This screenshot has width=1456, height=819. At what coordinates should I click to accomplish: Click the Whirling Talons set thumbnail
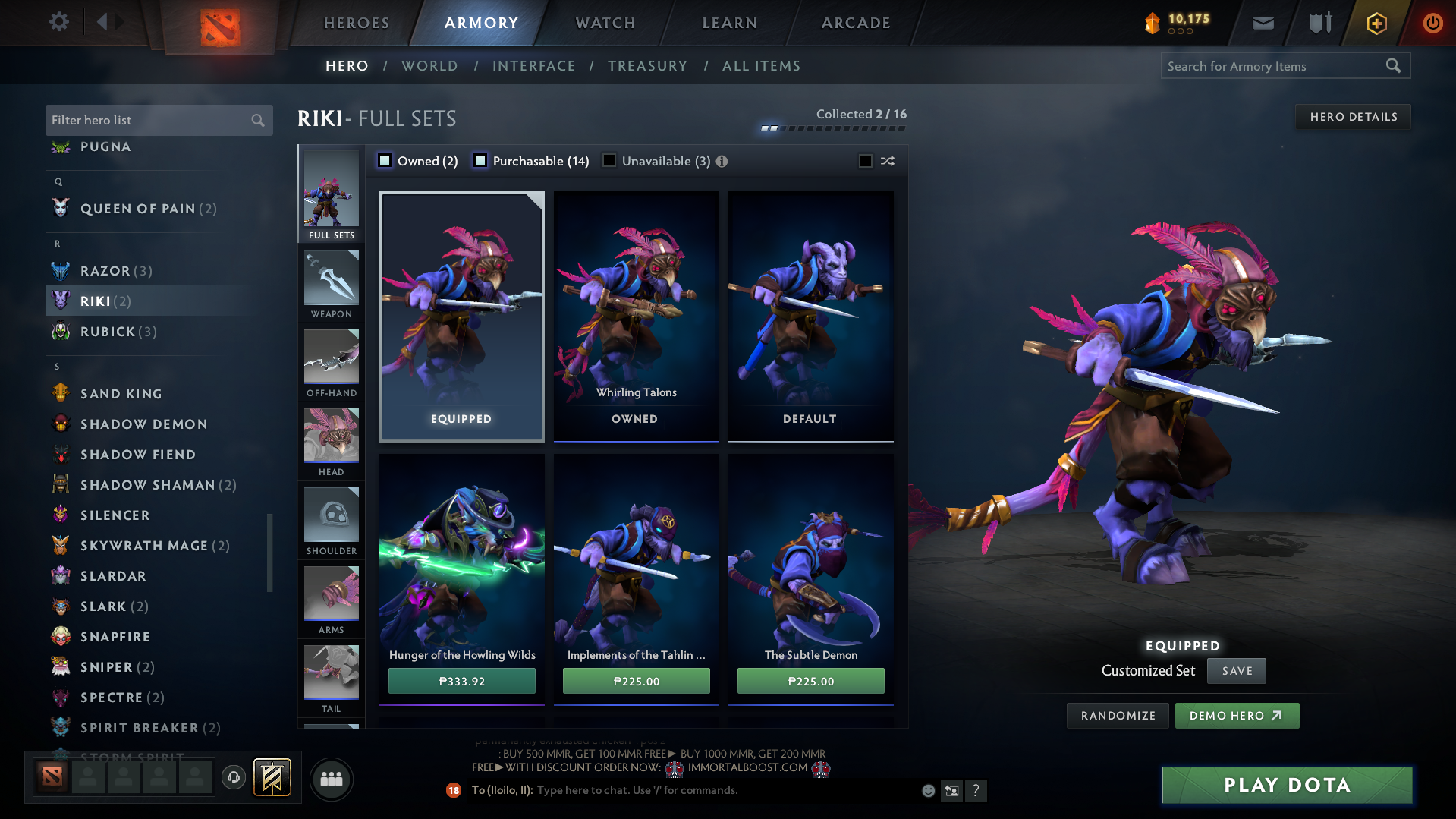[636, 315]
